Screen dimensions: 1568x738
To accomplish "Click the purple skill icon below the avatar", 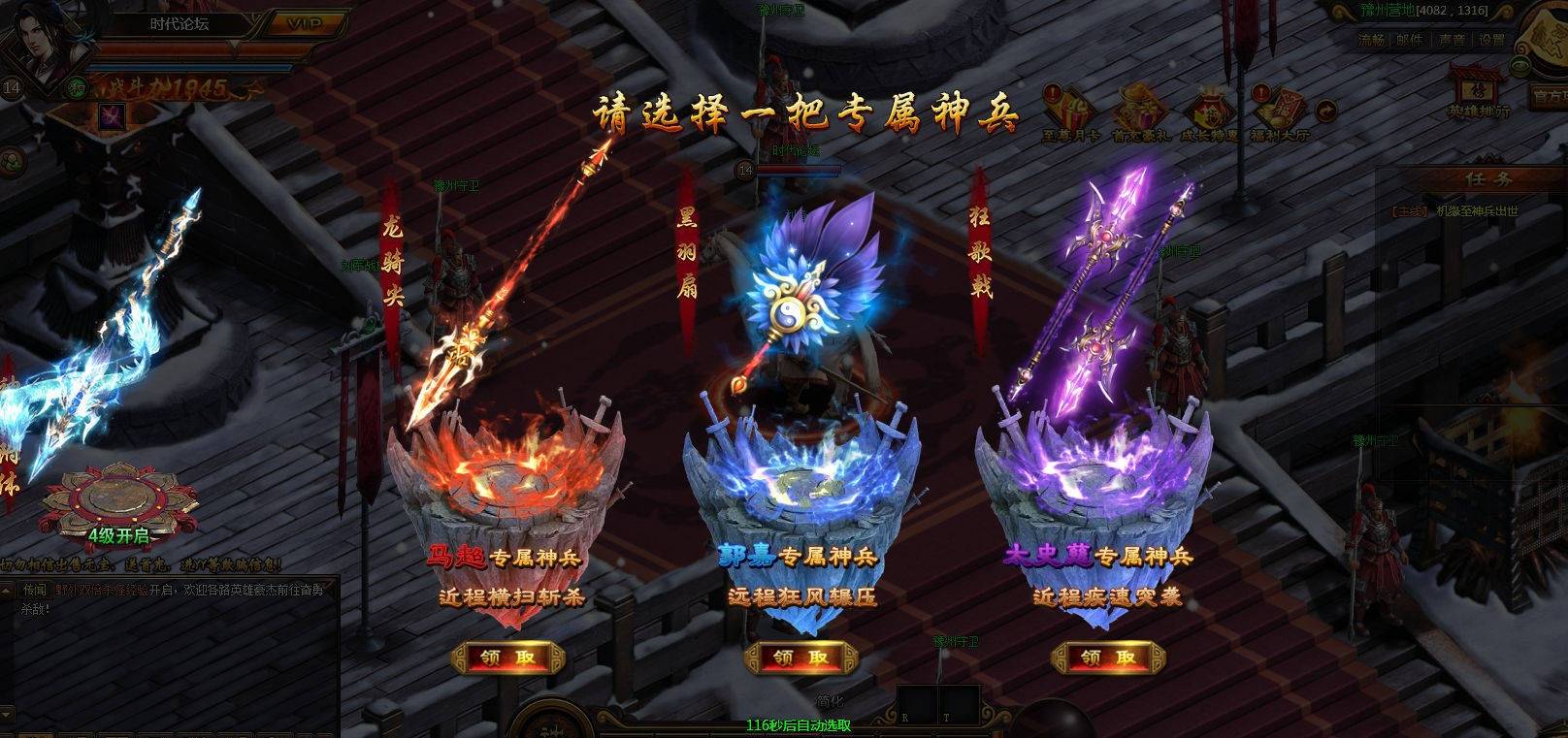I will [114, 116].
